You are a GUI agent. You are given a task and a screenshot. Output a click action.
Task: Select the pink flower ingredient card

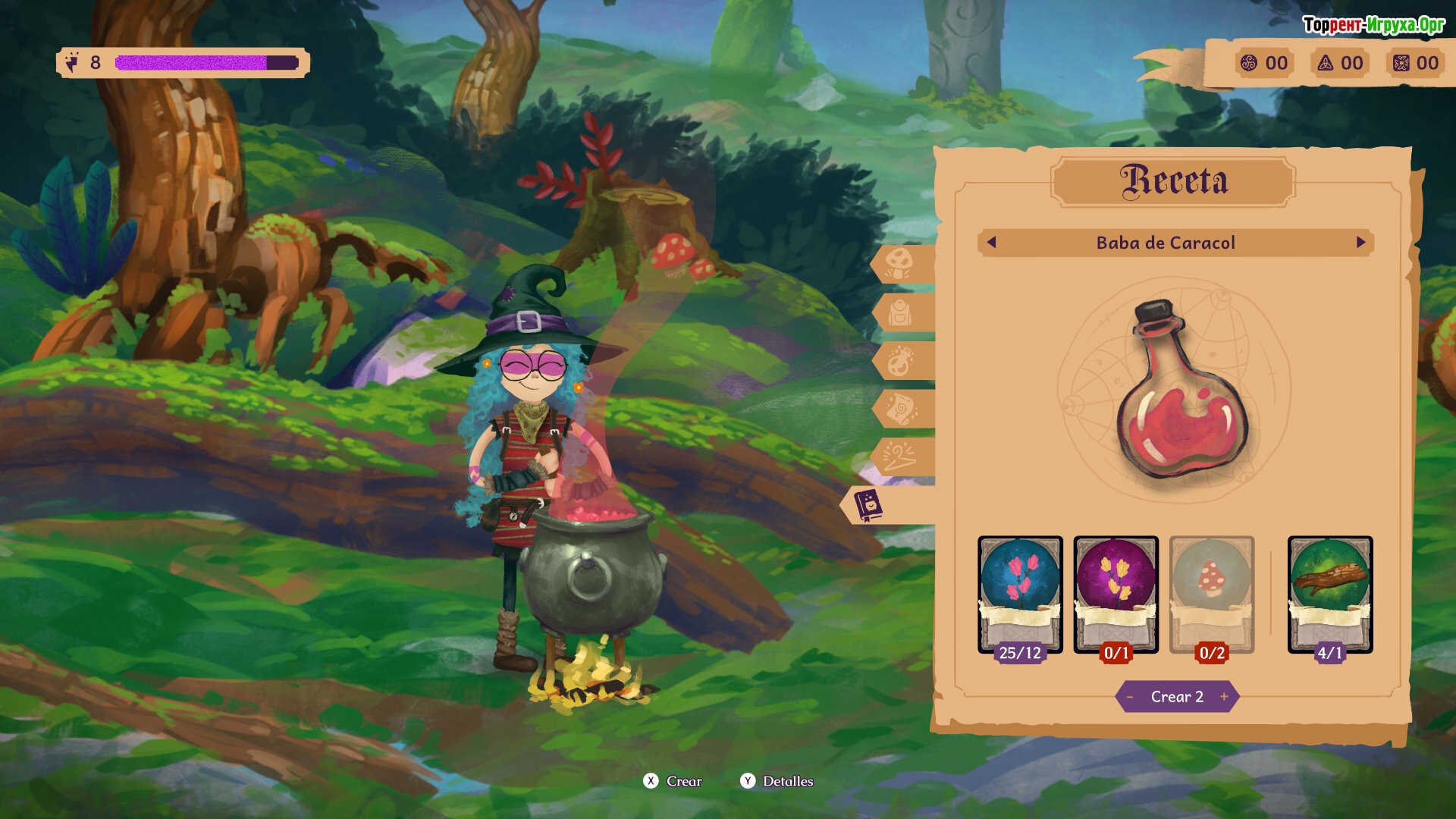[x=1020, y=595]
